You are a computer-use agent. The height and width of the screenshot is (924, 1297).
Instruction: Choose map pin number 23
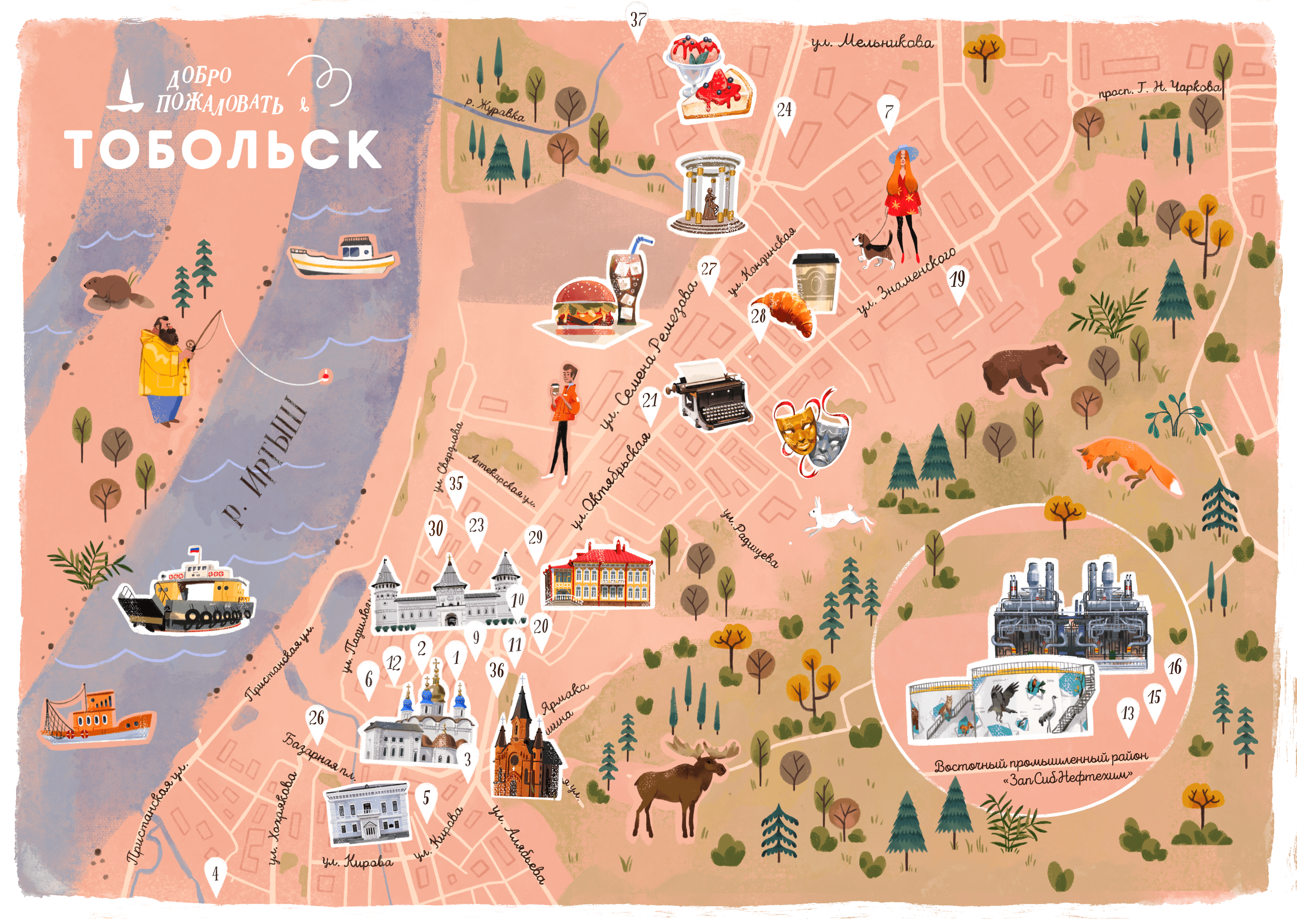tap(476, 528)
